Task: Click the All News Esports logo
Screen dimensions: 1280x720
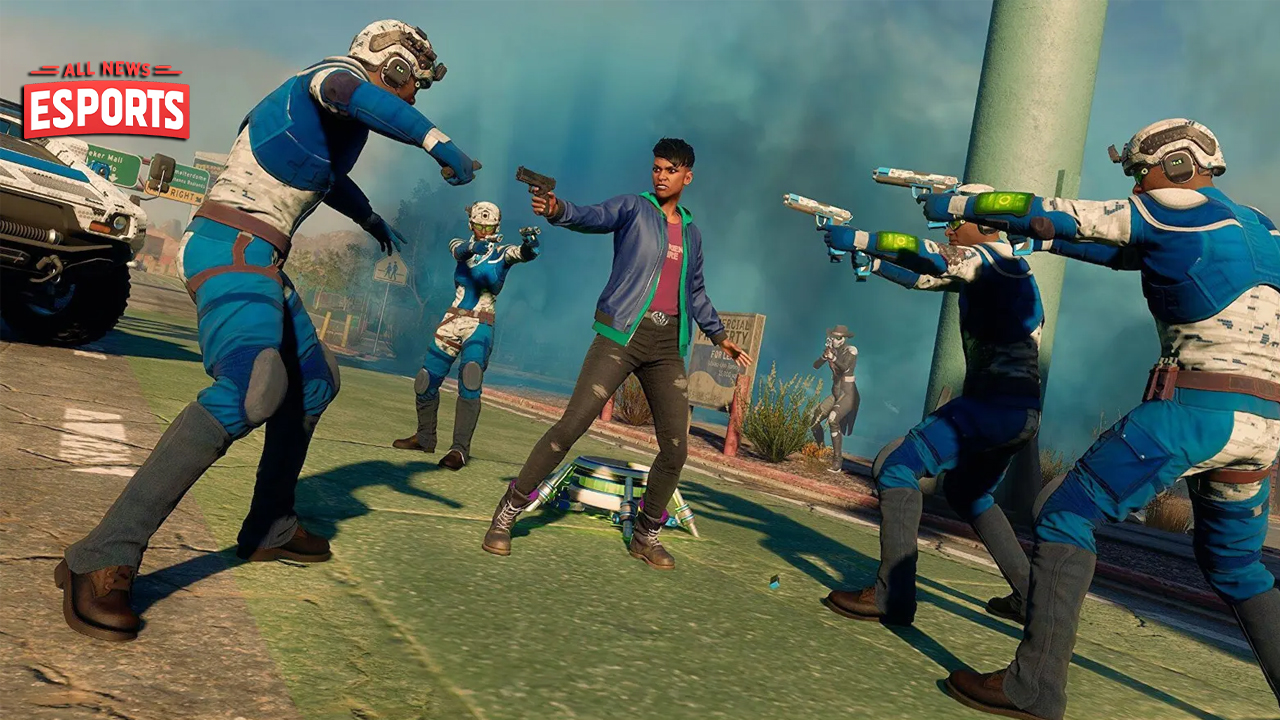Action: coord(106,100)
